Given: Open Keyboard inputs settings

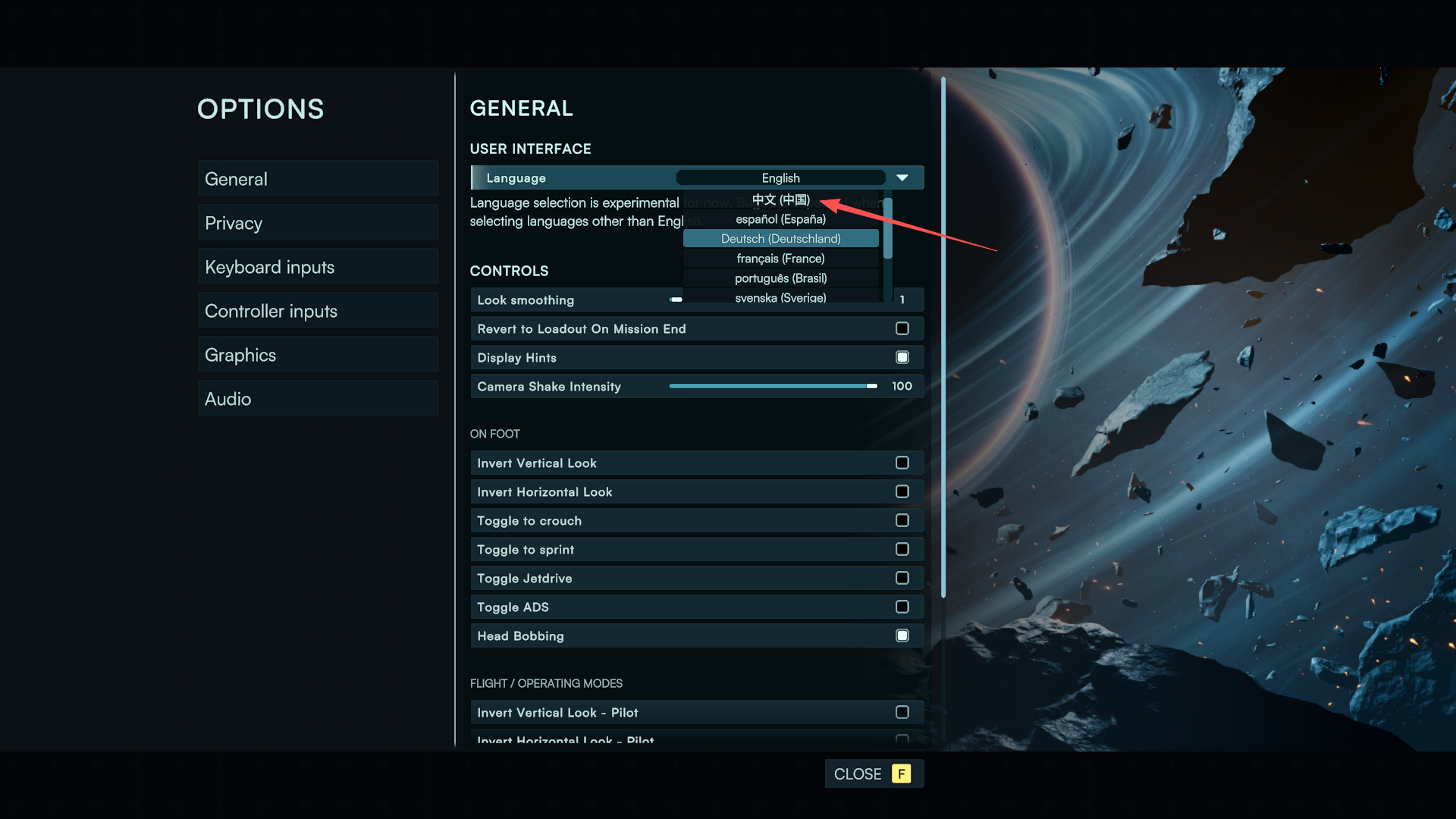Looking at the screenshot, I should coord(318,267).
